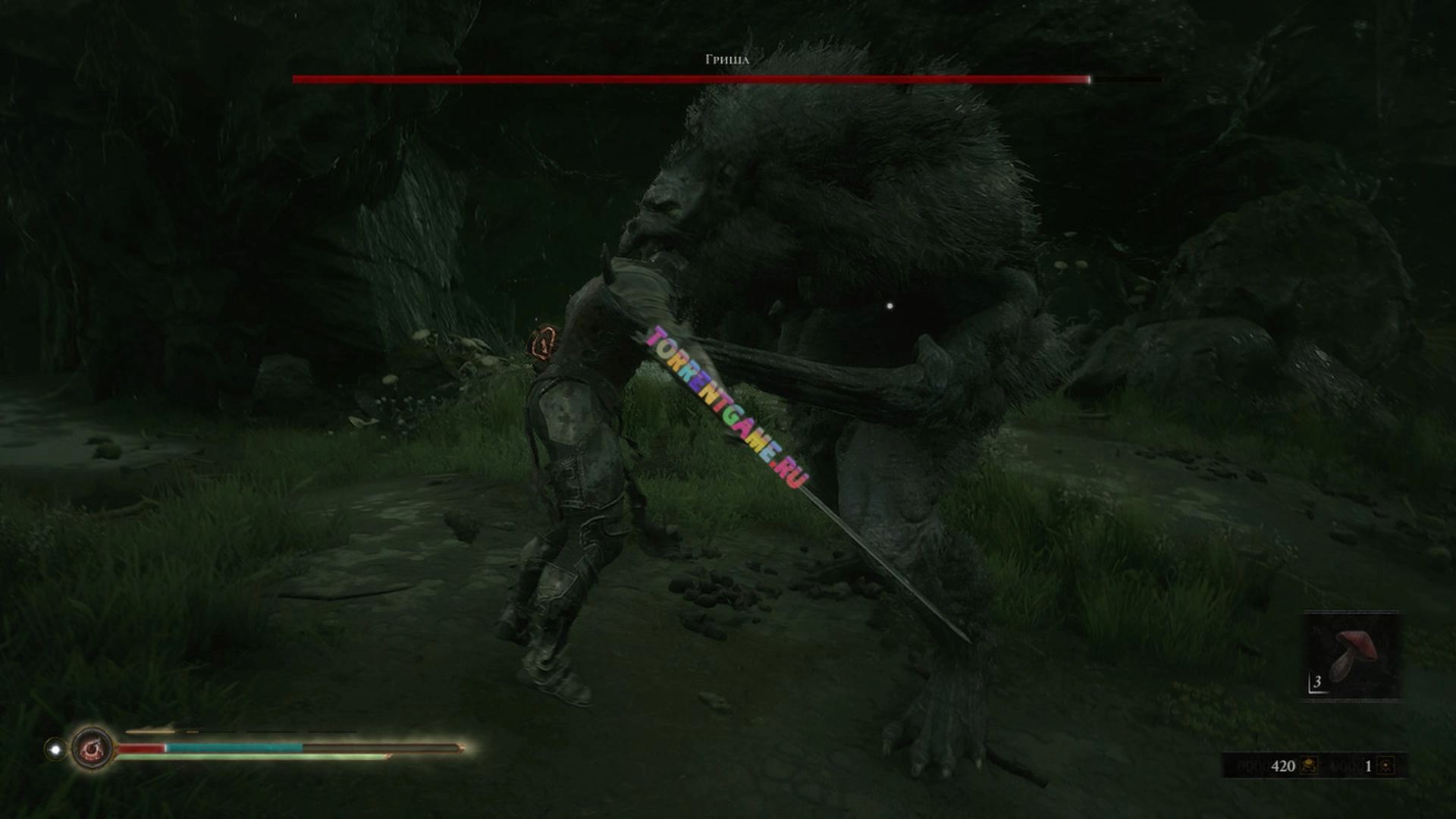Screen dimensions: 1456x819
Task: Click the tar currency icon beside 420
Action: (x=1309, y=766)
